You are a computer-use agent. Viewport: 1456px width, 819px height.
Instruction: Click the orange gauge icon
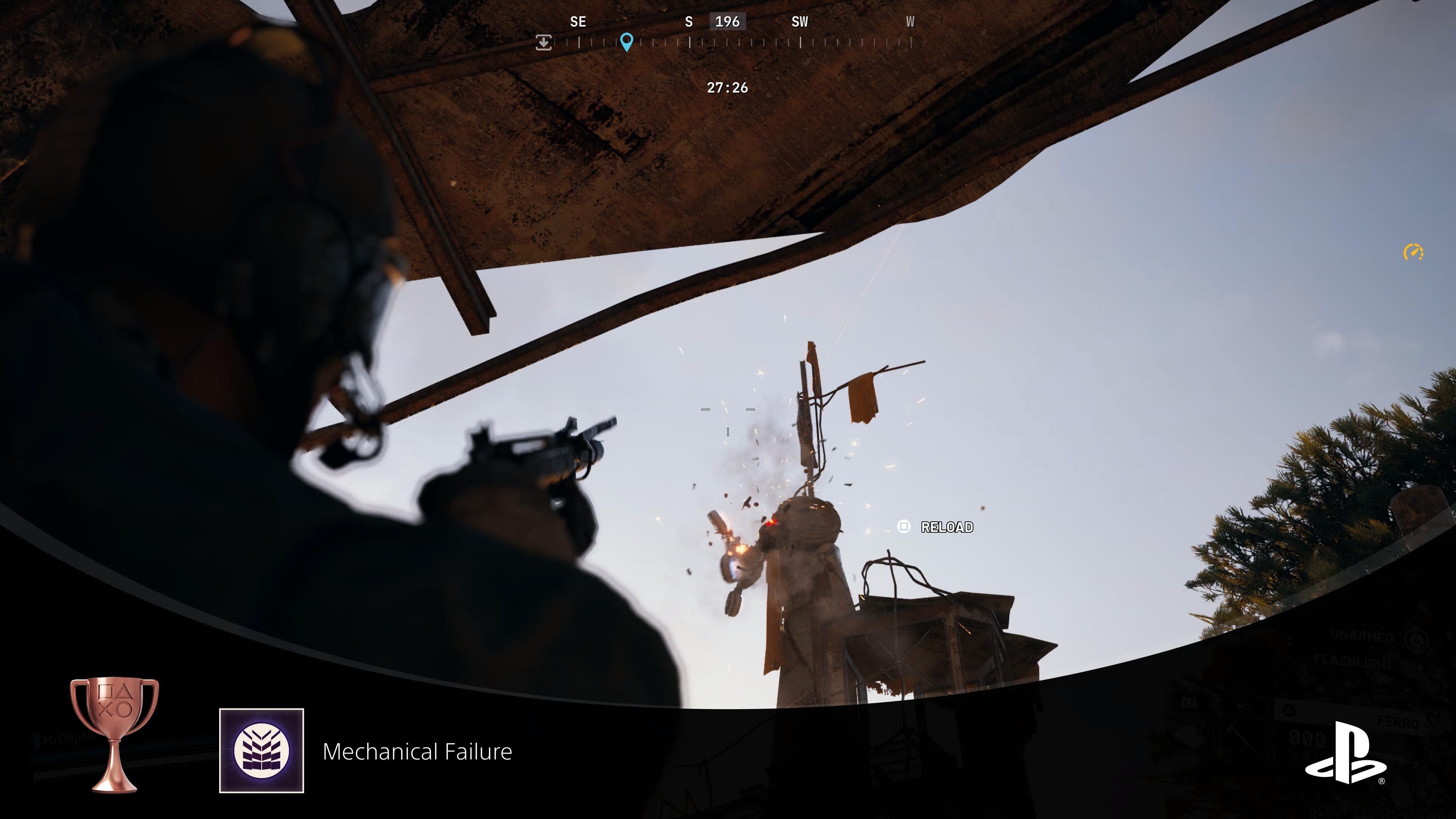tap(1413, 252)
